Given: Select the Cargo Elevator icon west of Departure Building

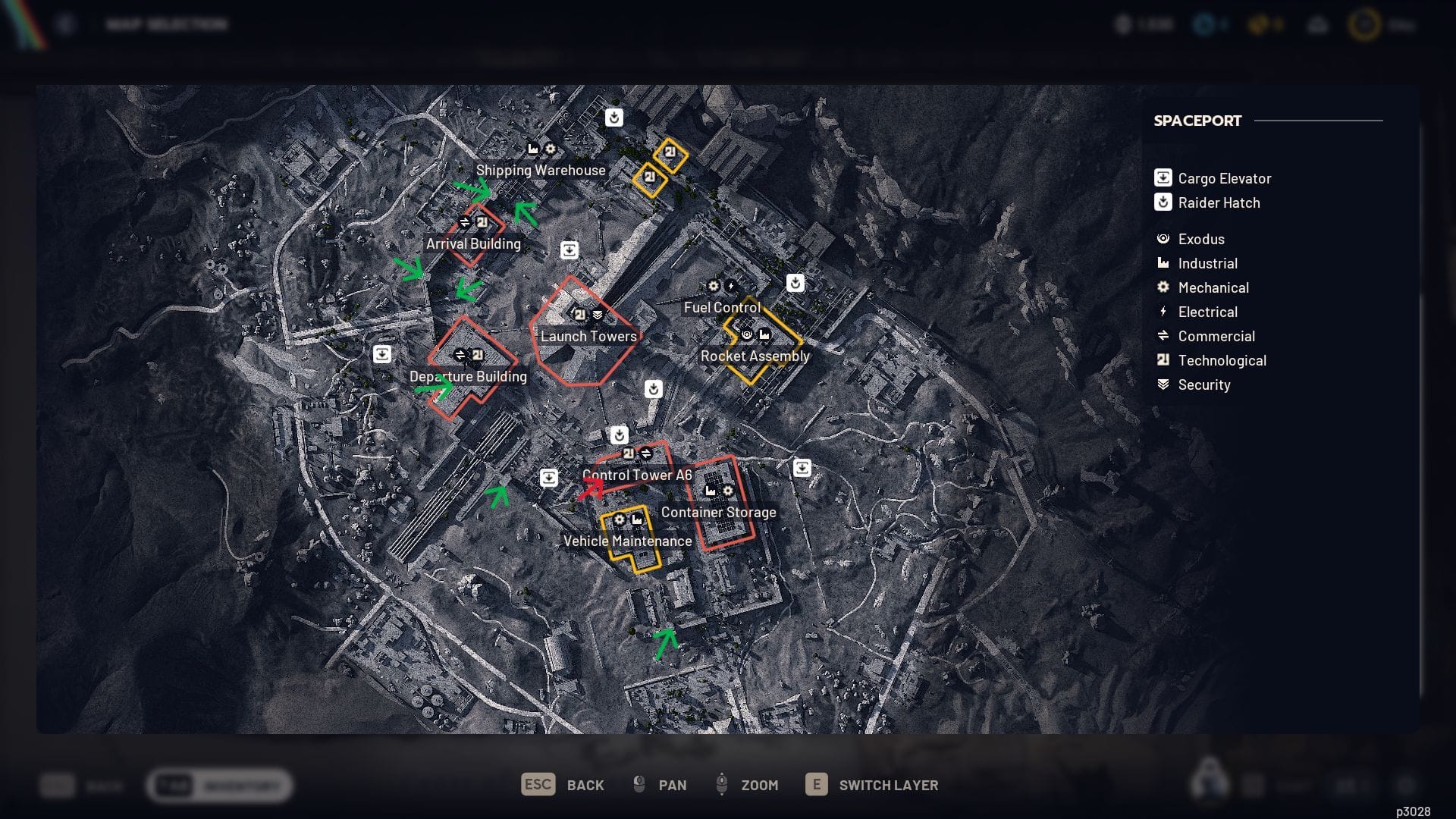Looking at the screenshot, I should tap(383, 353).
